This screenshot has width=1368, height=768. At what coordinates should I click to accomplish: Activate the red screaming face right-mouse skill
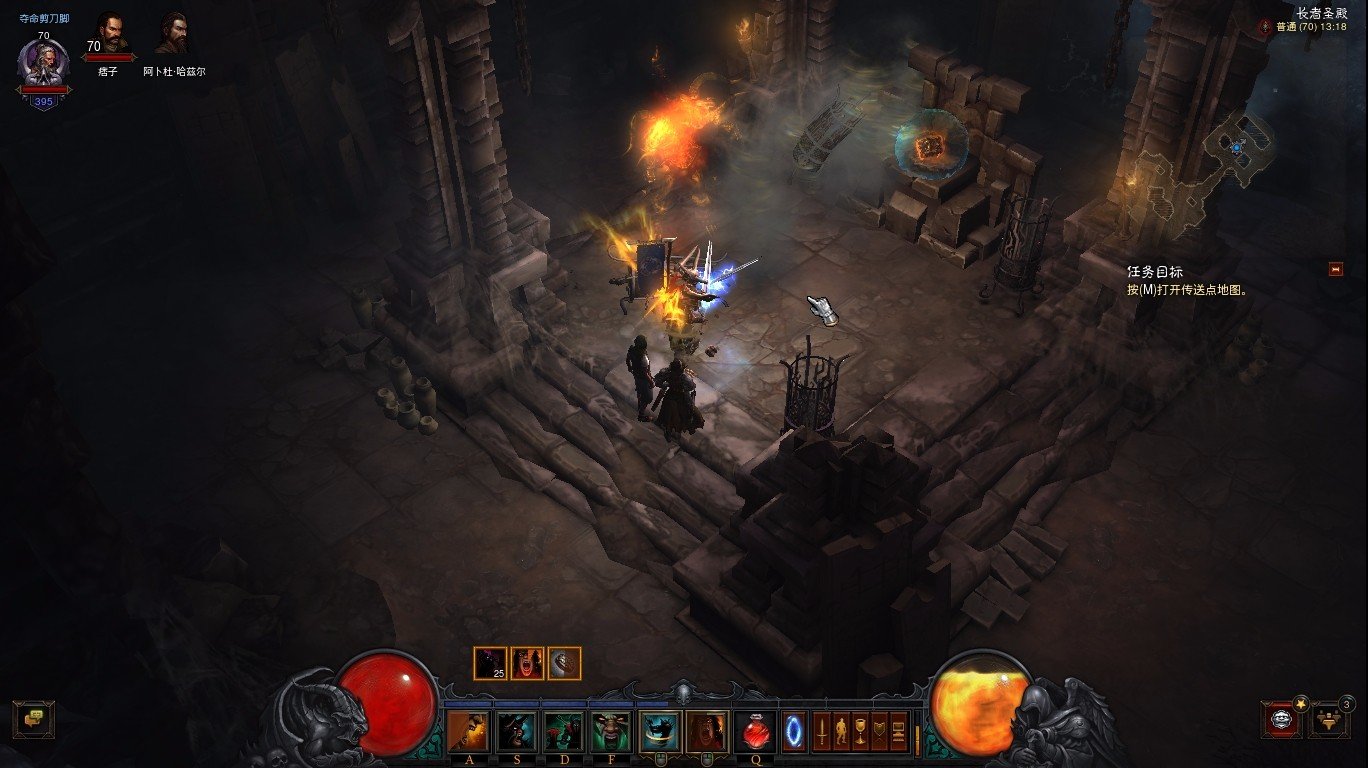(x=707, y=732)
